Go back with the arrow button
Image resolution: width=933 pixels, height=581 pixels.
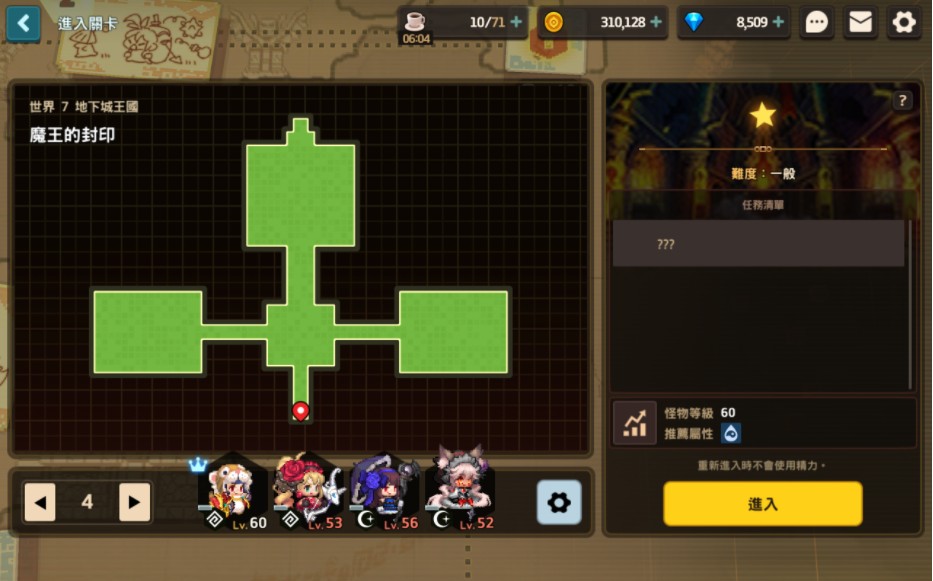tap(23, 23)
